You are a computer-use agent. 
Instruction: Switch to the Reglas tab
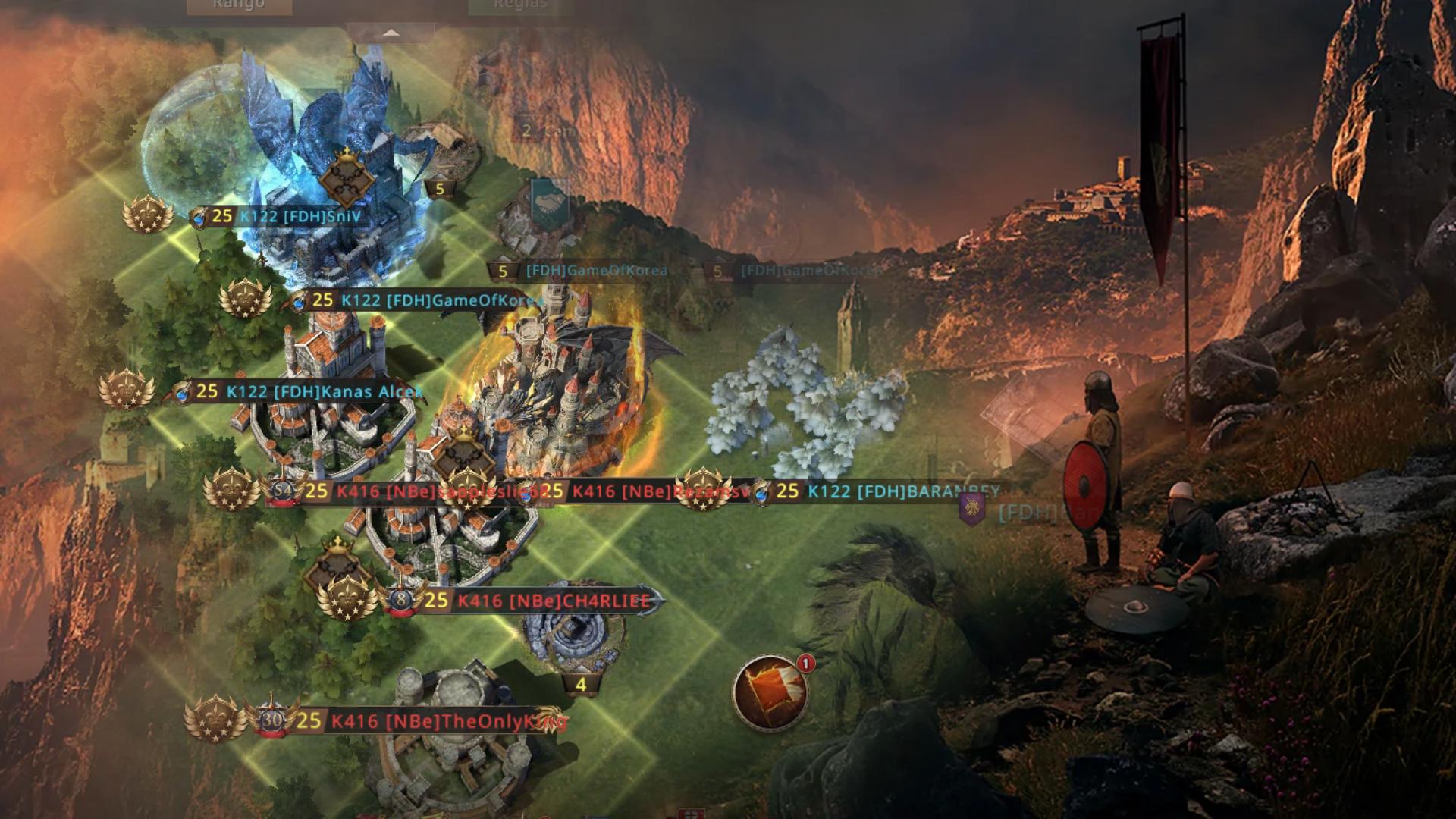519,5
